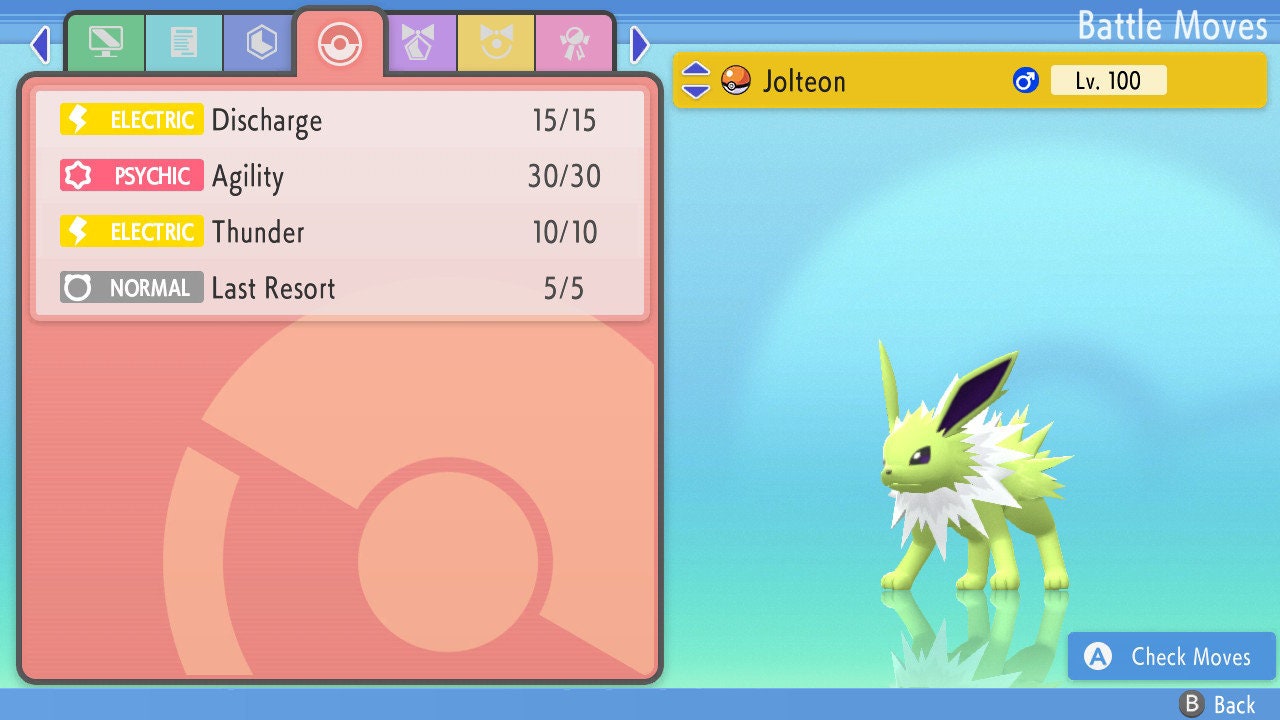This screenshot has height=720, width=1280.
Task: Cycle Pokémon with the up-down arrows by Jolteon
Action: (696, 80)
